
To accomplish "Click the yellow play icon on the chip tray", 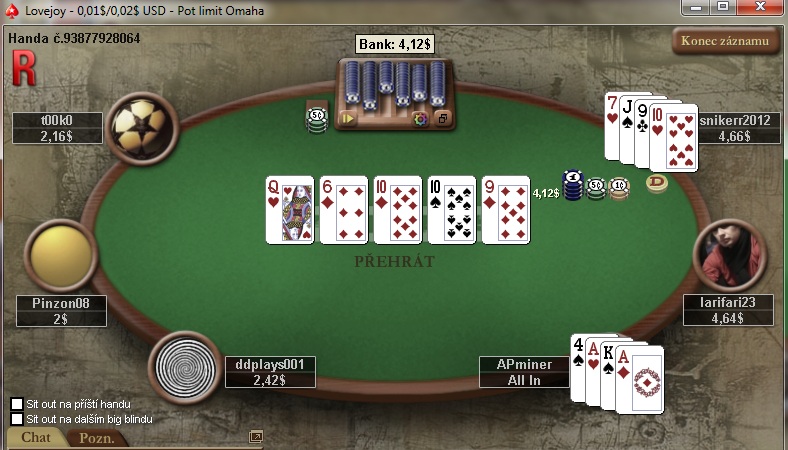I will [348, 118].
